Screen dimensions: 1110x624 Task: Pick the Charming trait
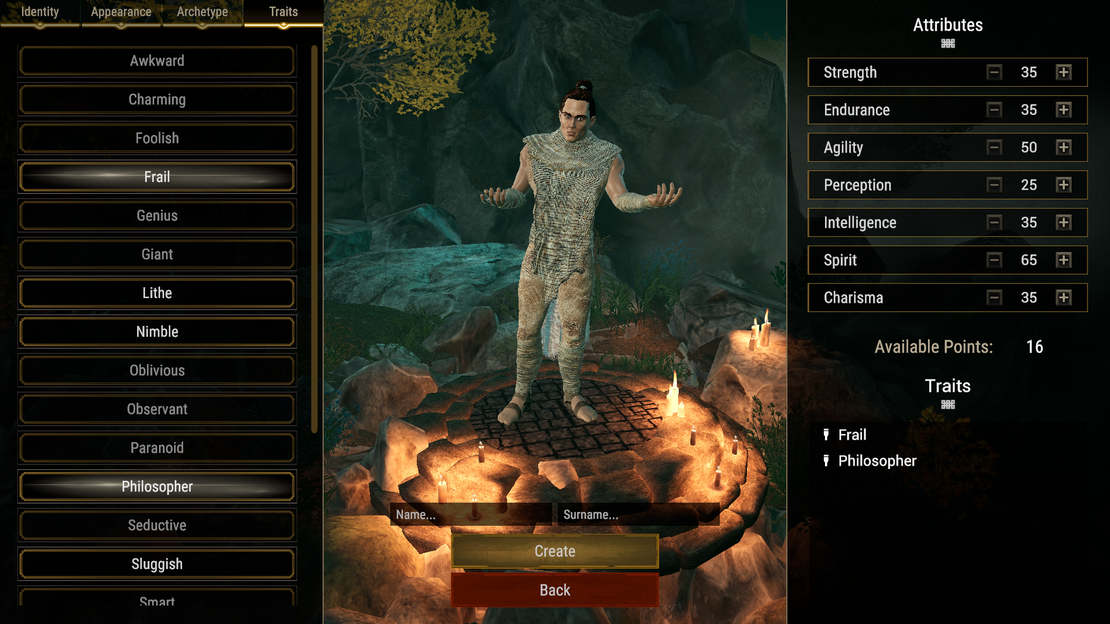pyautogui.click(x=157, y=100)
